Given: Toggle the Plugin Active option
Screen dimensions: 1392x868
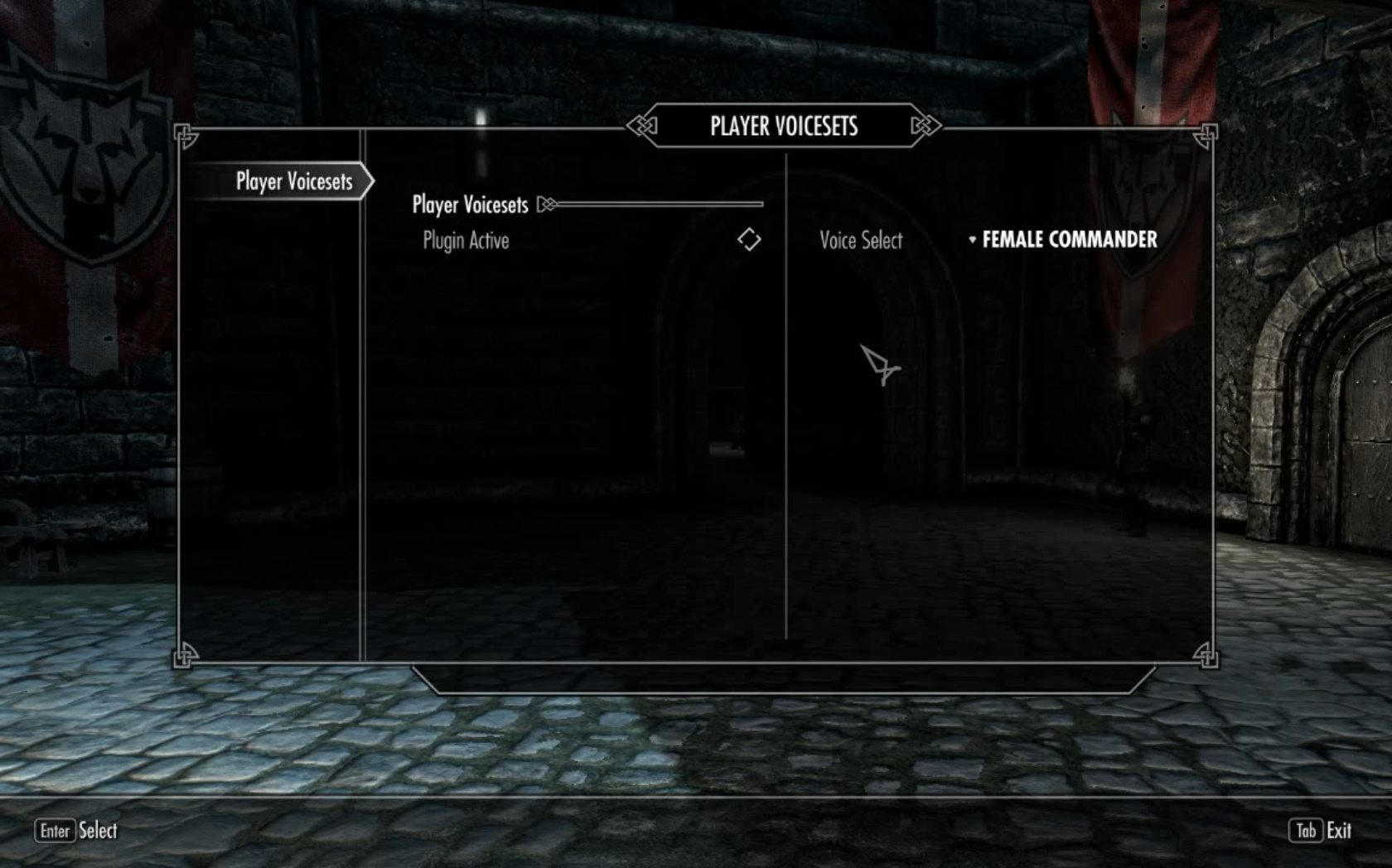Looking at the screenshot, I should [748, 240].
